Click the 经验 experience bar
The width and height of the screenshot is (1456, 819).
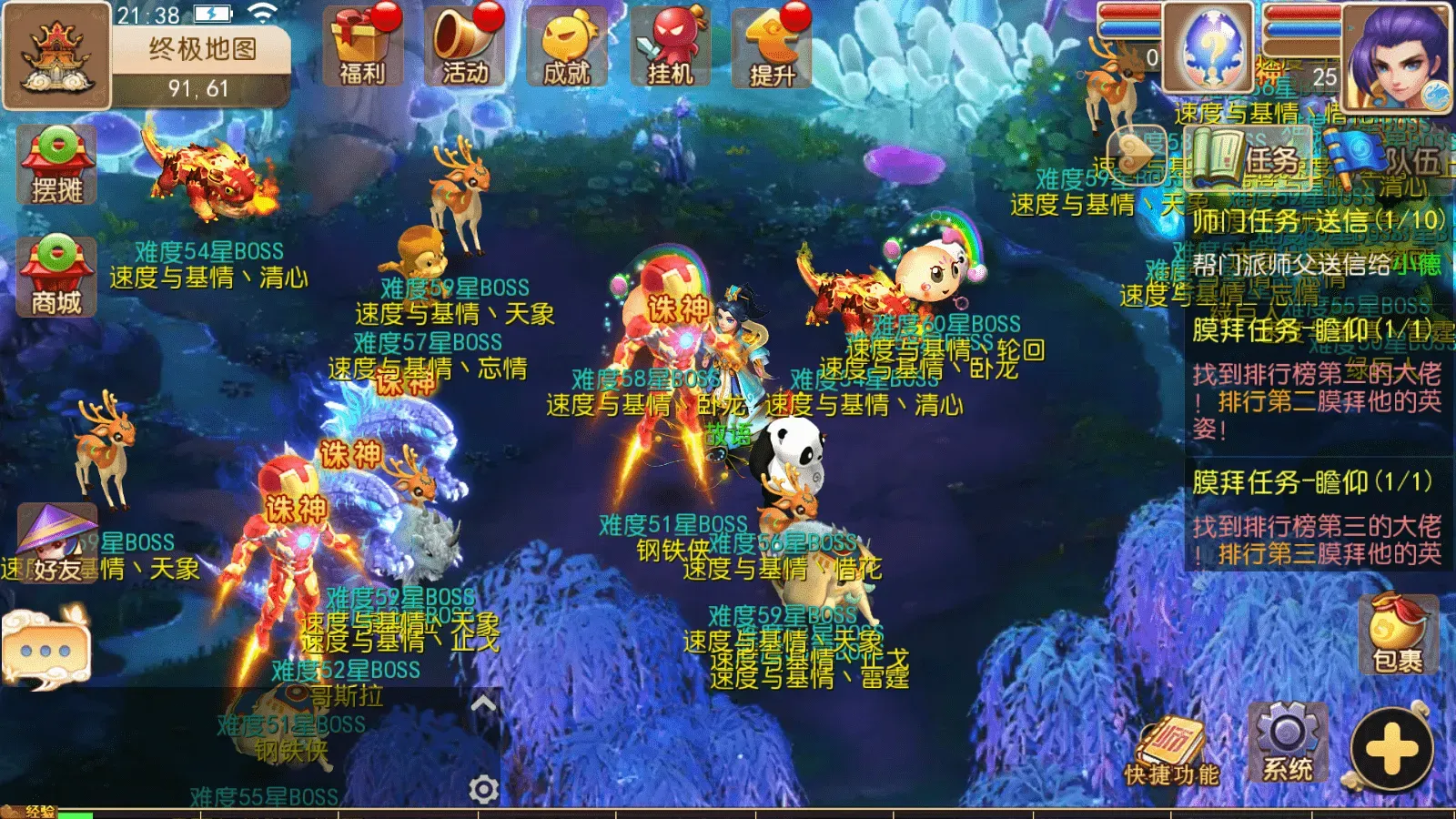coord(91,808)
